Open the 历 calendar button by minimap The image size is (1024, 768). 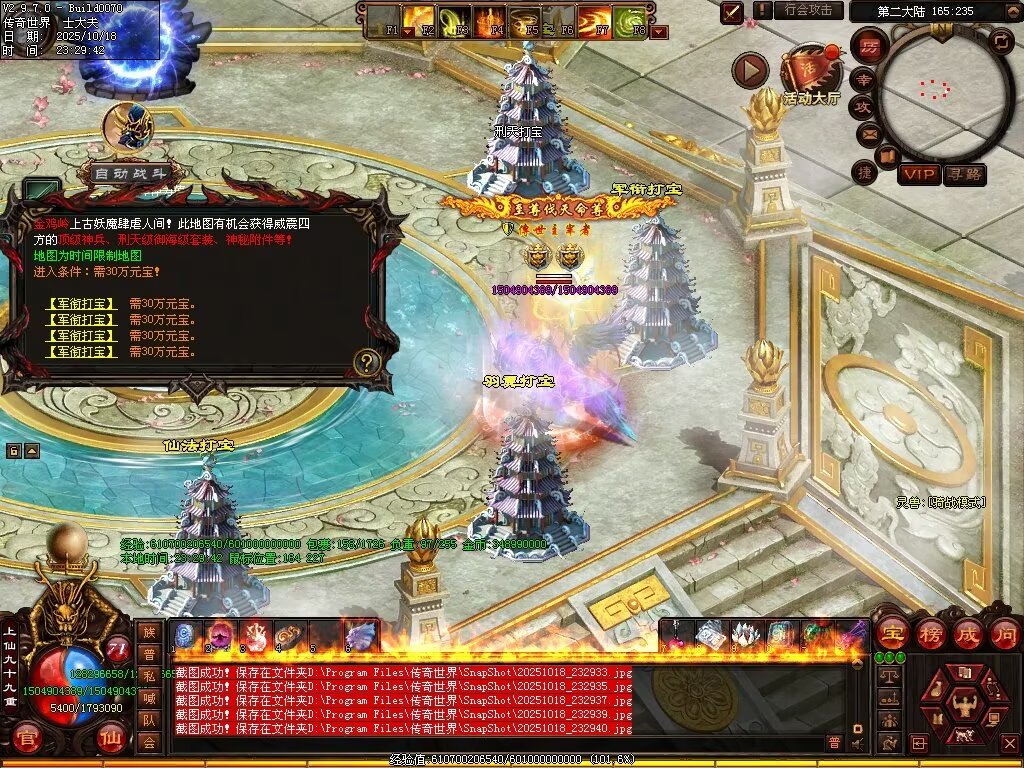pos(869,47)
